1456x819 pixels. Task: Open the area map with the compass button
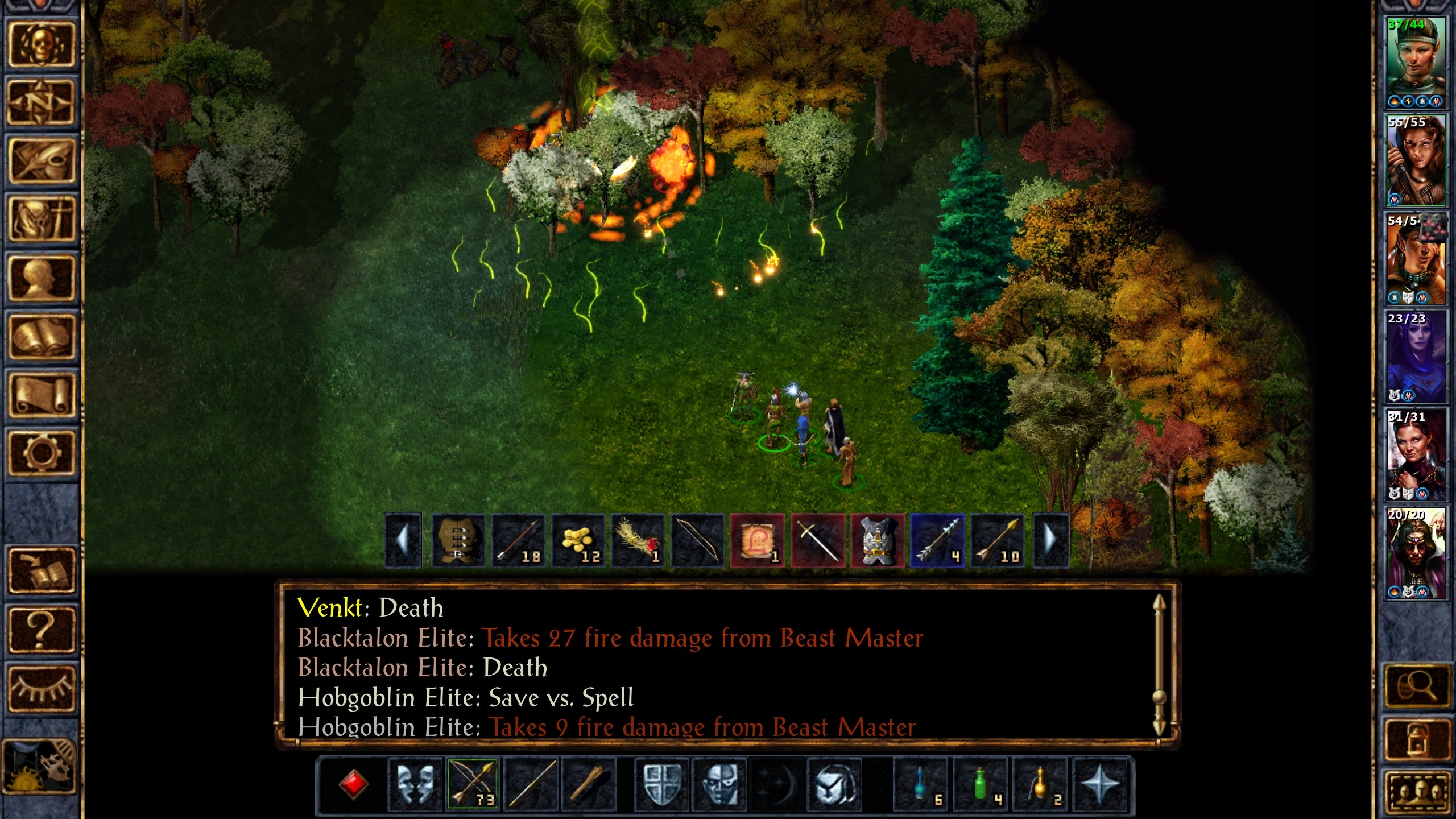(41, 102)
